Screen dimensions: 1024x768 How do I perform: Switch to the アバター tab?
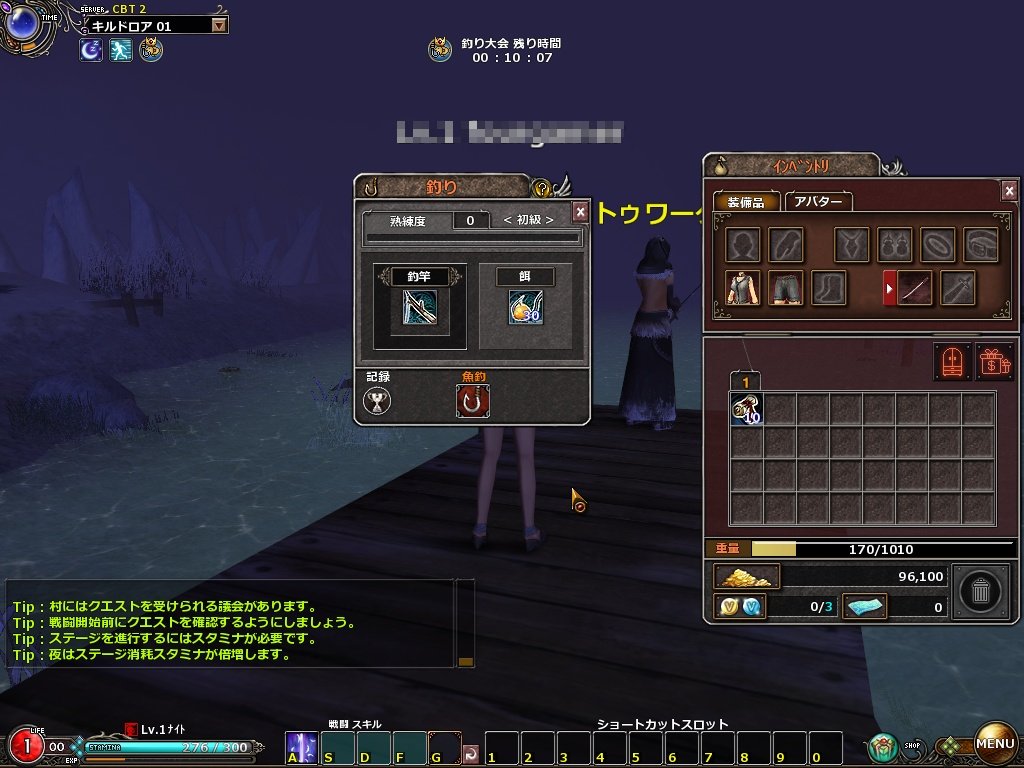point(818,201)
